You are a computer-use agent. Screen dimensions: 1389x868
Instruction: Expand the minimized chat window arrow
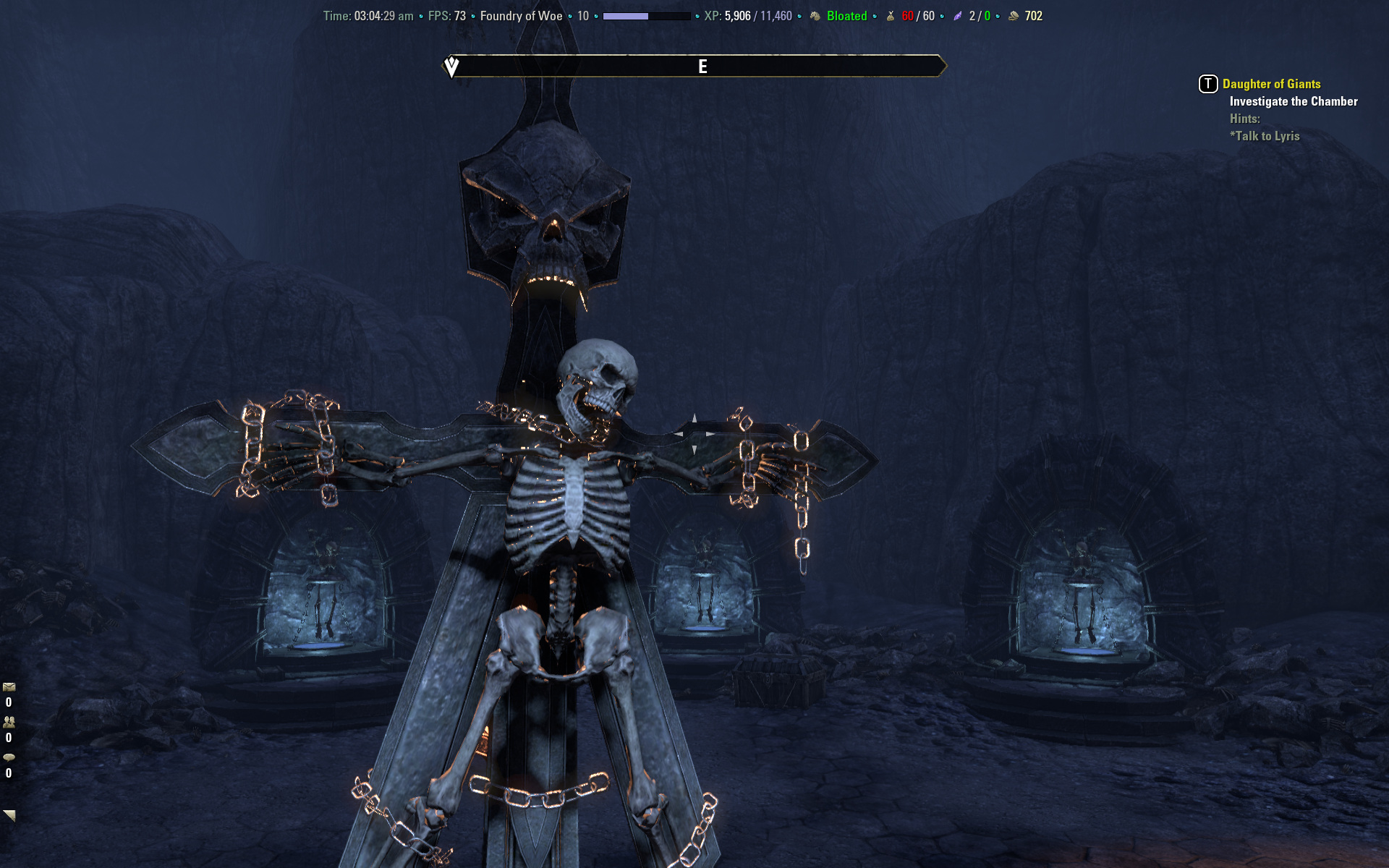click(9, 815)
